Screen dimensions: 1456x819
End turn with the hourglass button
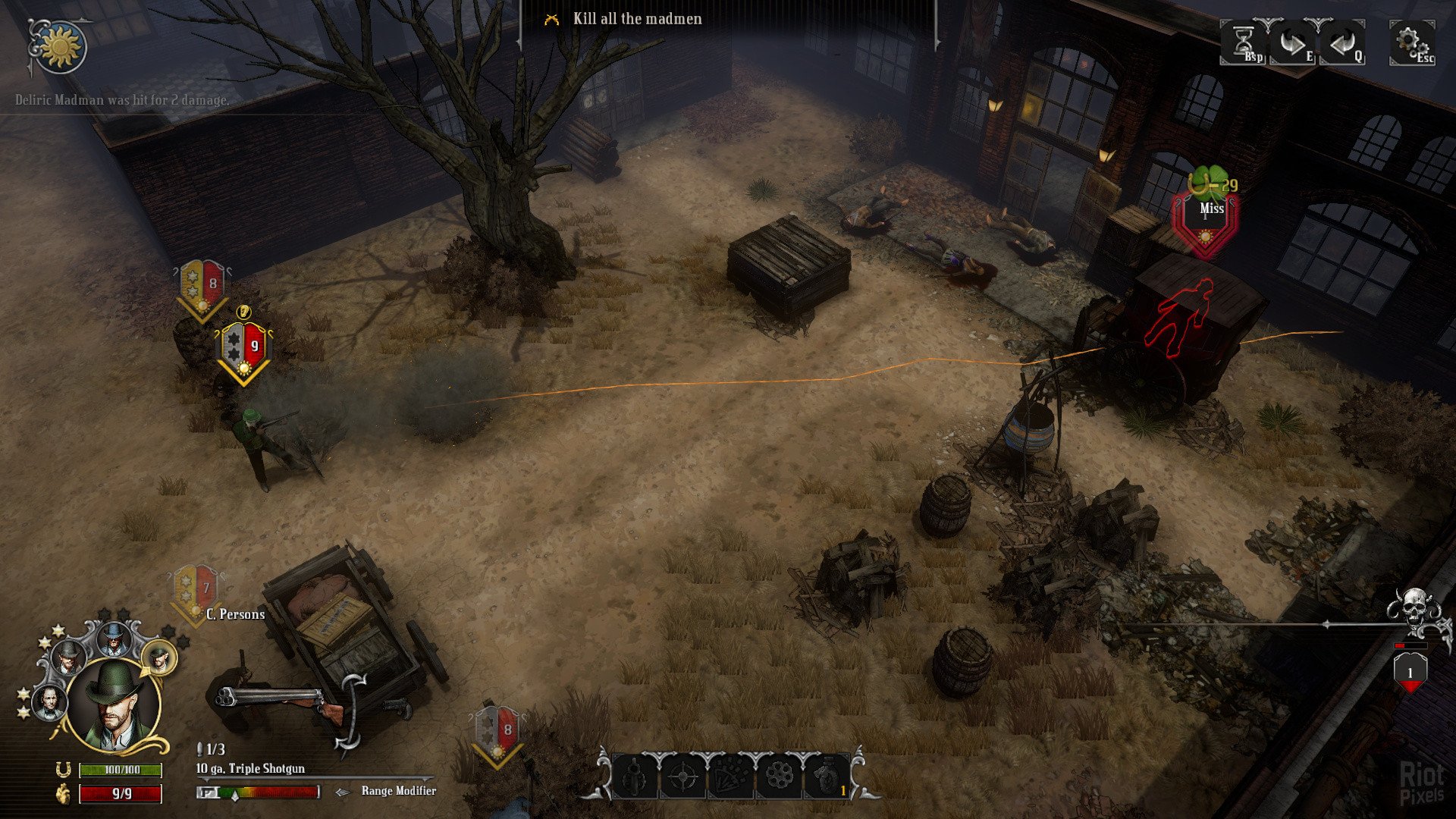(1244, 42)
